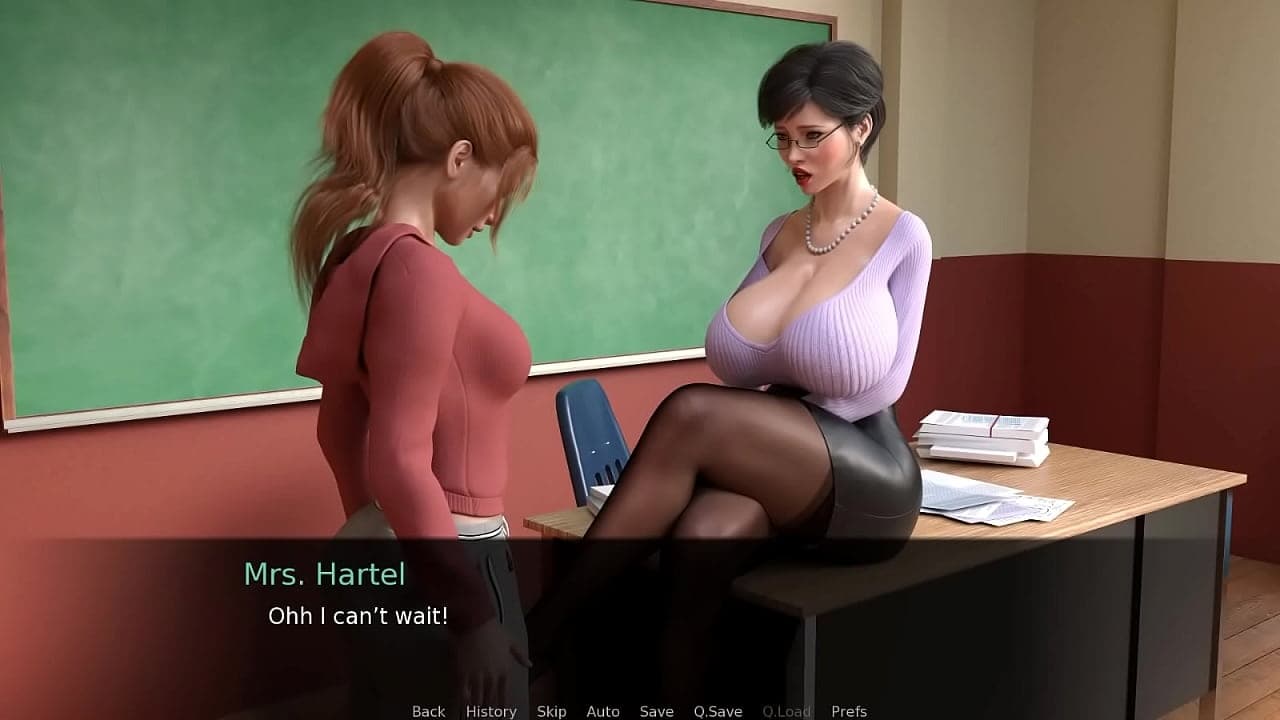This screenshot has height=720, width=1280.
Task: Click Back to rewind to previous dialogue
Action: [x=427, y=711]
